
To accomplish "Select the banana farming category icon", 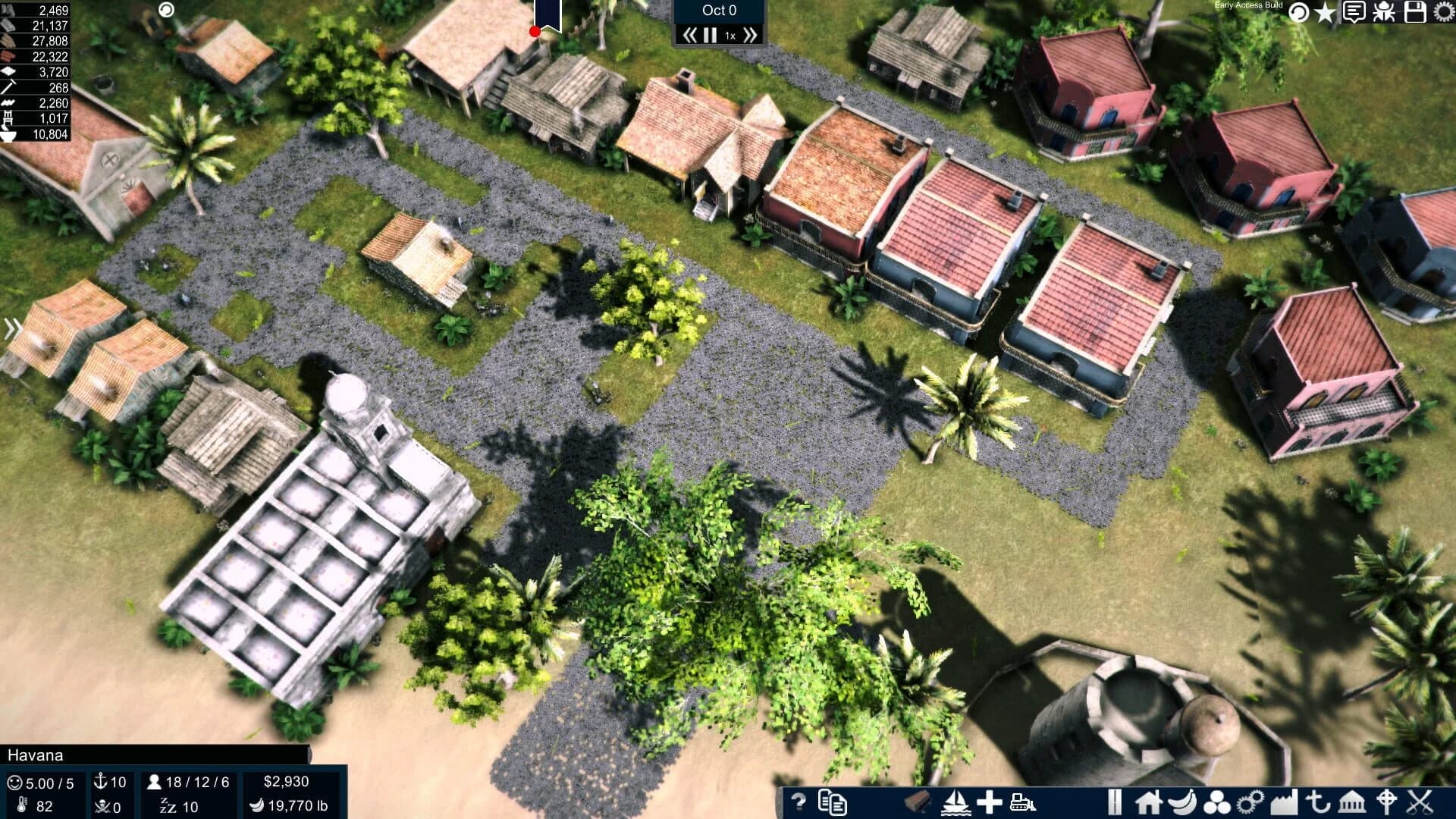I will [x=1181, y=802].
